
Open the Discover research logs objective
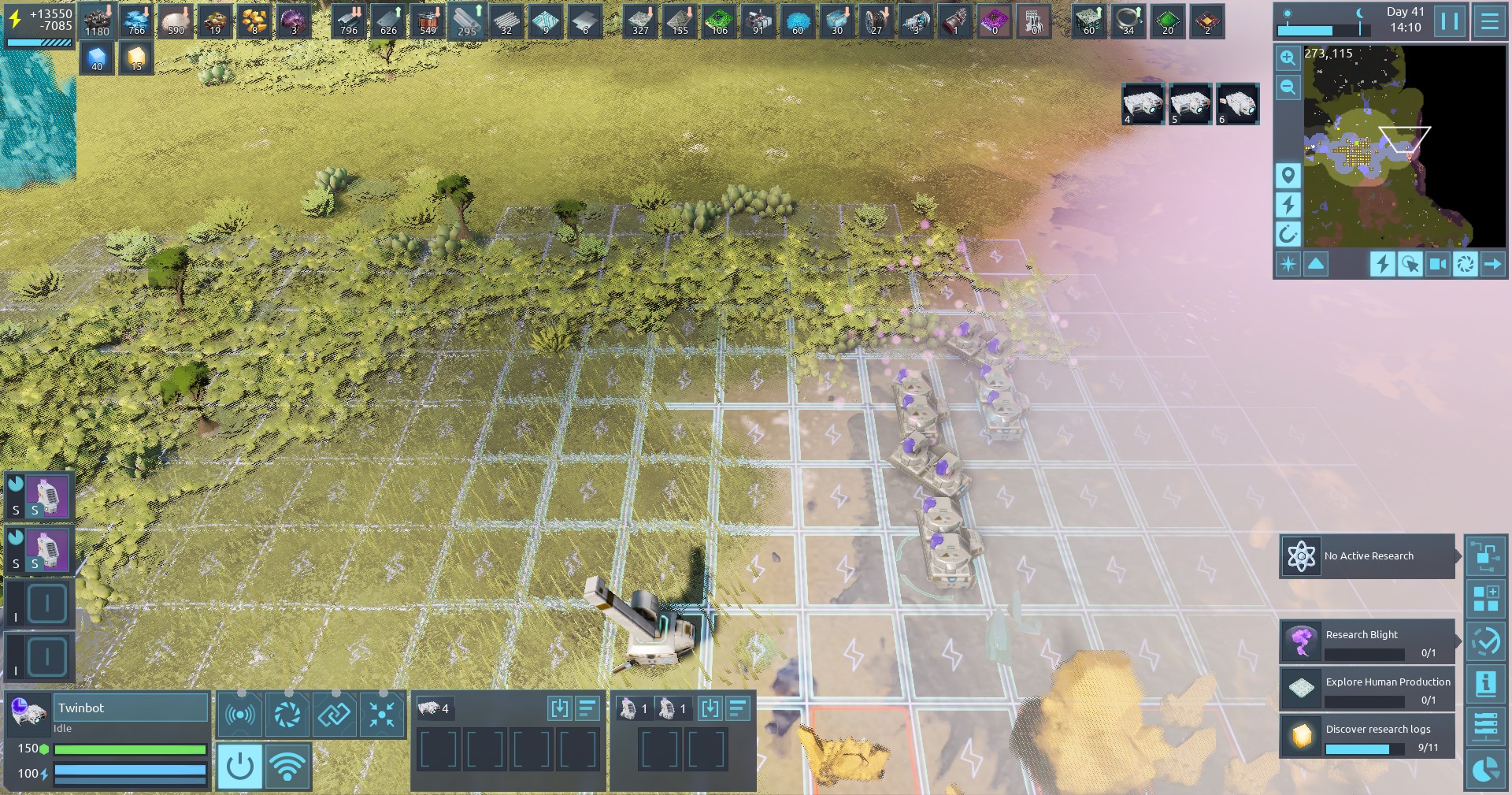pyautogui.click(x=1367, y=737)
